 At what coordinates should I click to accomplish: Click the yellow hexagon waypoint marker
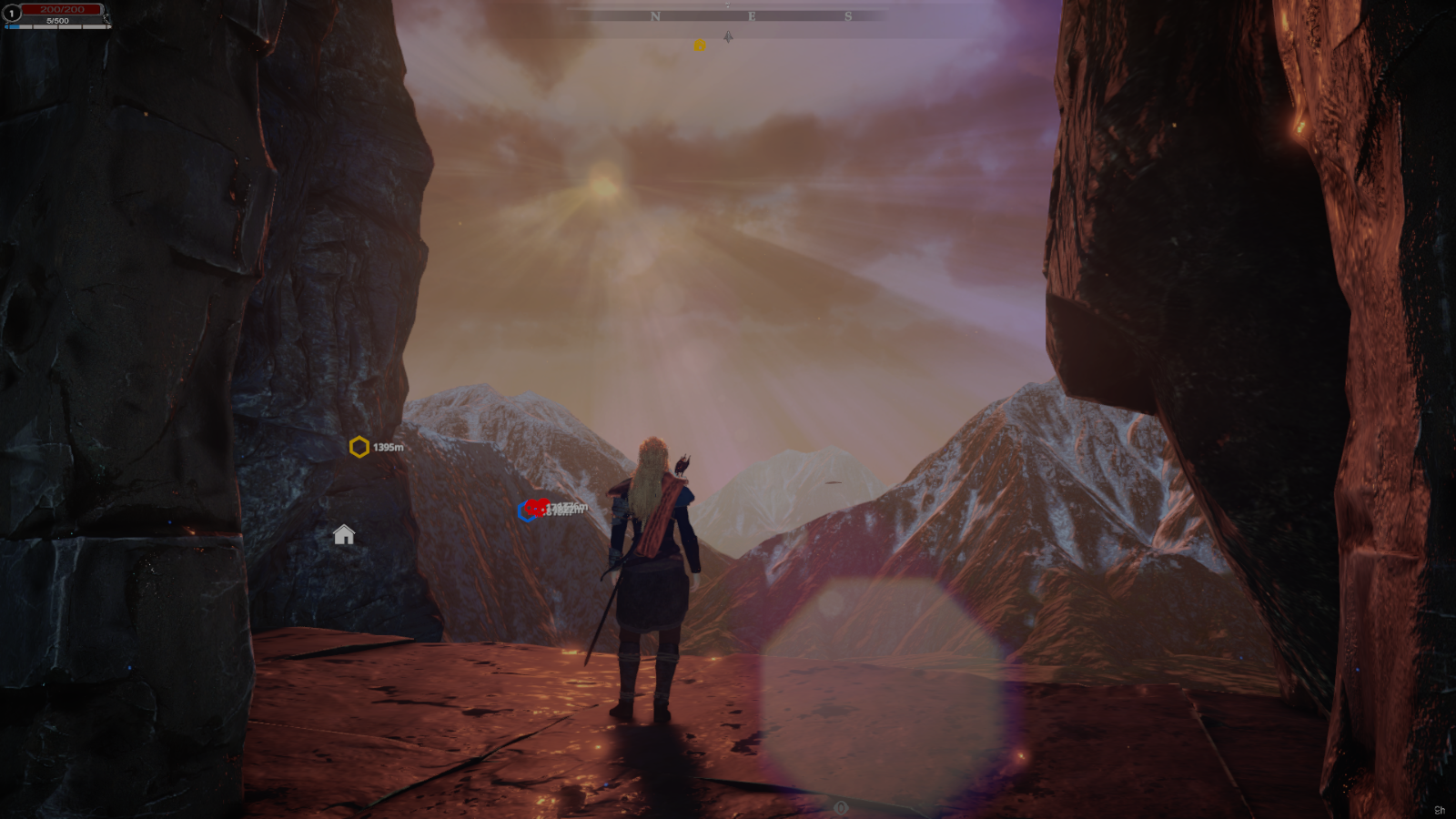(x=359, y=447)
